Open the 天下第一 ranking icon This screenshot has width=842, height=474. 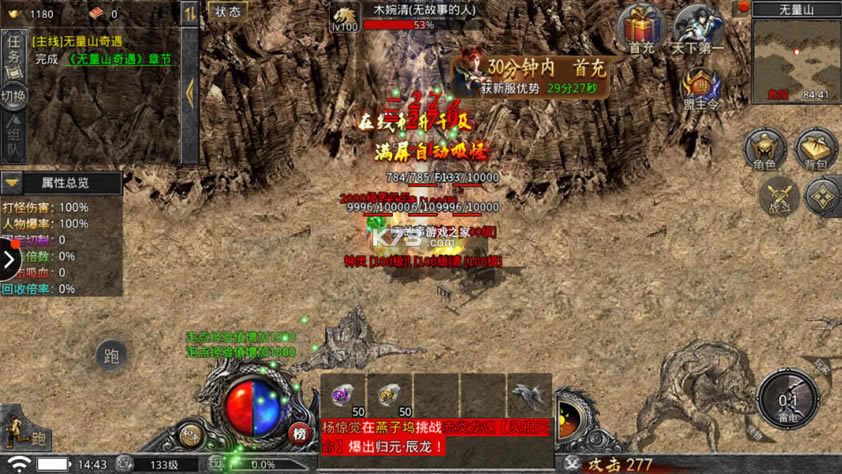(697, 28)
